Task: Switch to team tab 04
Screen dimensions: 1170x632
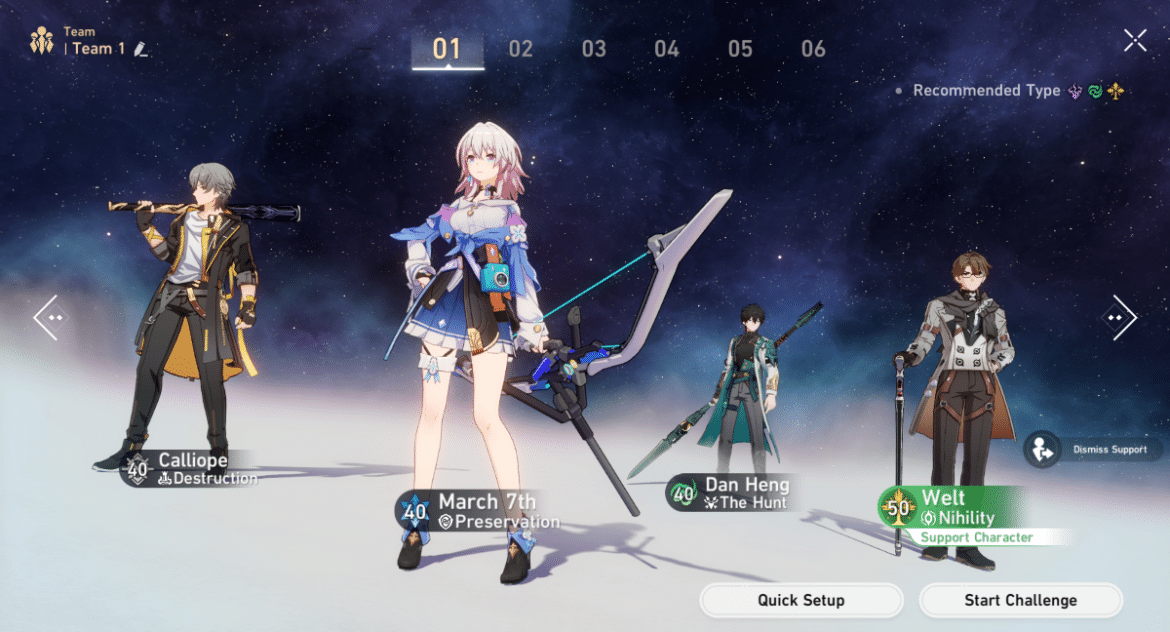Action: click(x=667, y=49)
